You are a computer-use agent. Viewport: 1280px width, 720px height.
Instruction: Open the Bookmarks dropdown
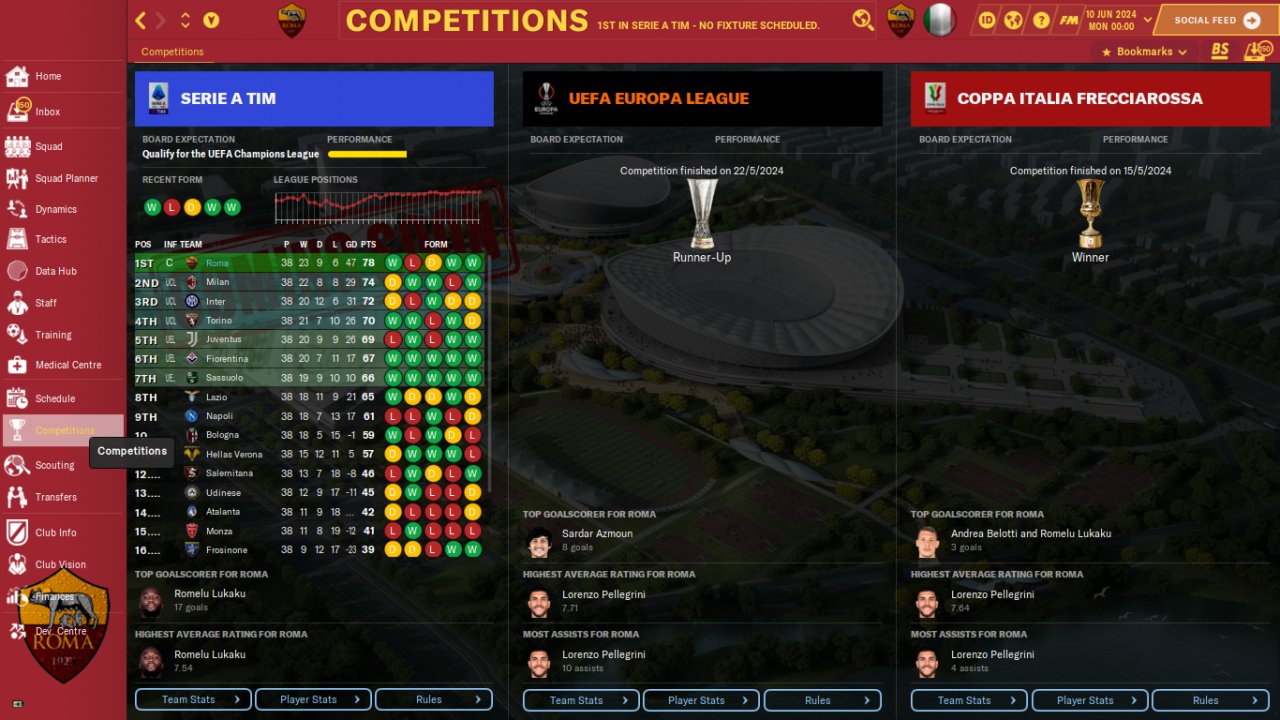tap(1144, 51)
